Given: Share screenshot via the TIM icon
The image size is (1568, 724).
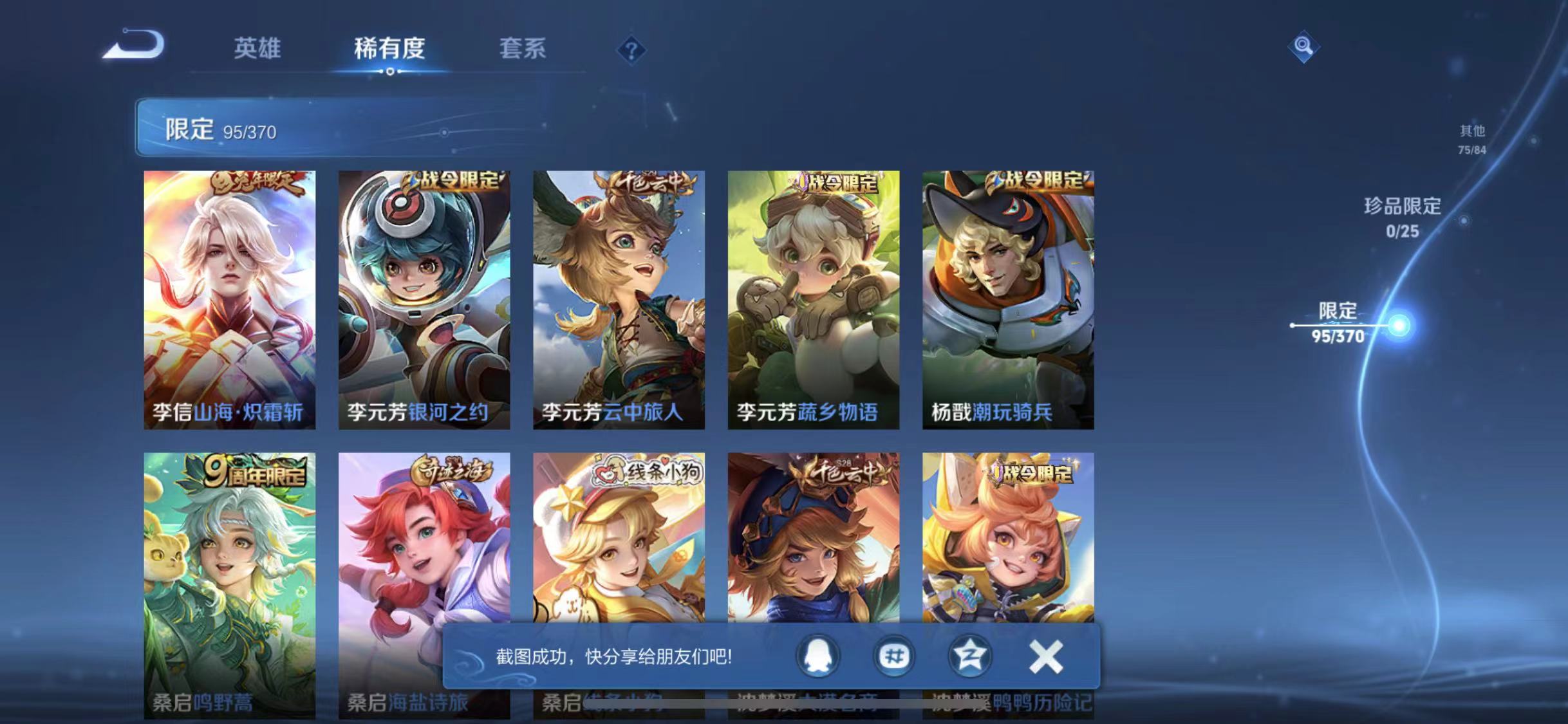Looking at the screenshot, I should [x=893, y=654].
